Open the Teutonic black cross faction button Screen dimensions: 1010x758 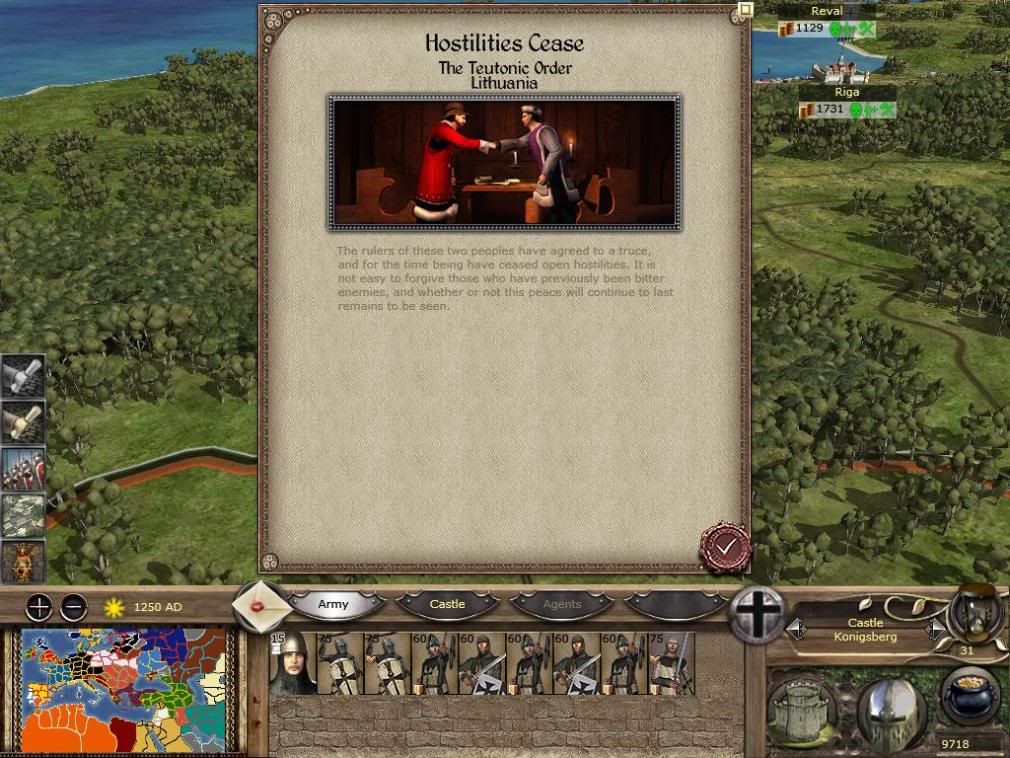[x=758, y=613]
